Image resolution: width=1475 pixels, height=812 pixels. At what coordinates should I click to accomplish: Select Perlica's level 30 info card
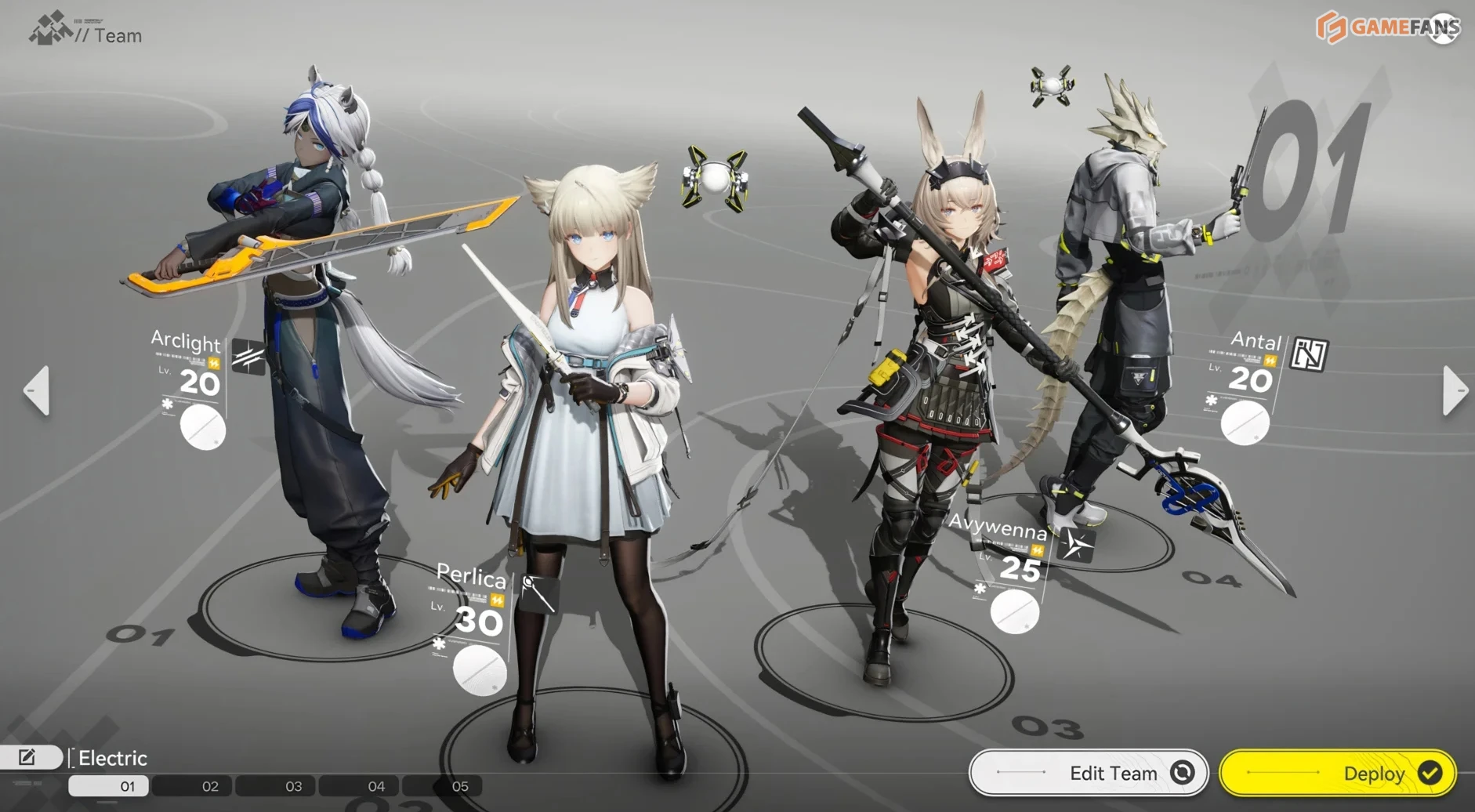pos(473,619)
